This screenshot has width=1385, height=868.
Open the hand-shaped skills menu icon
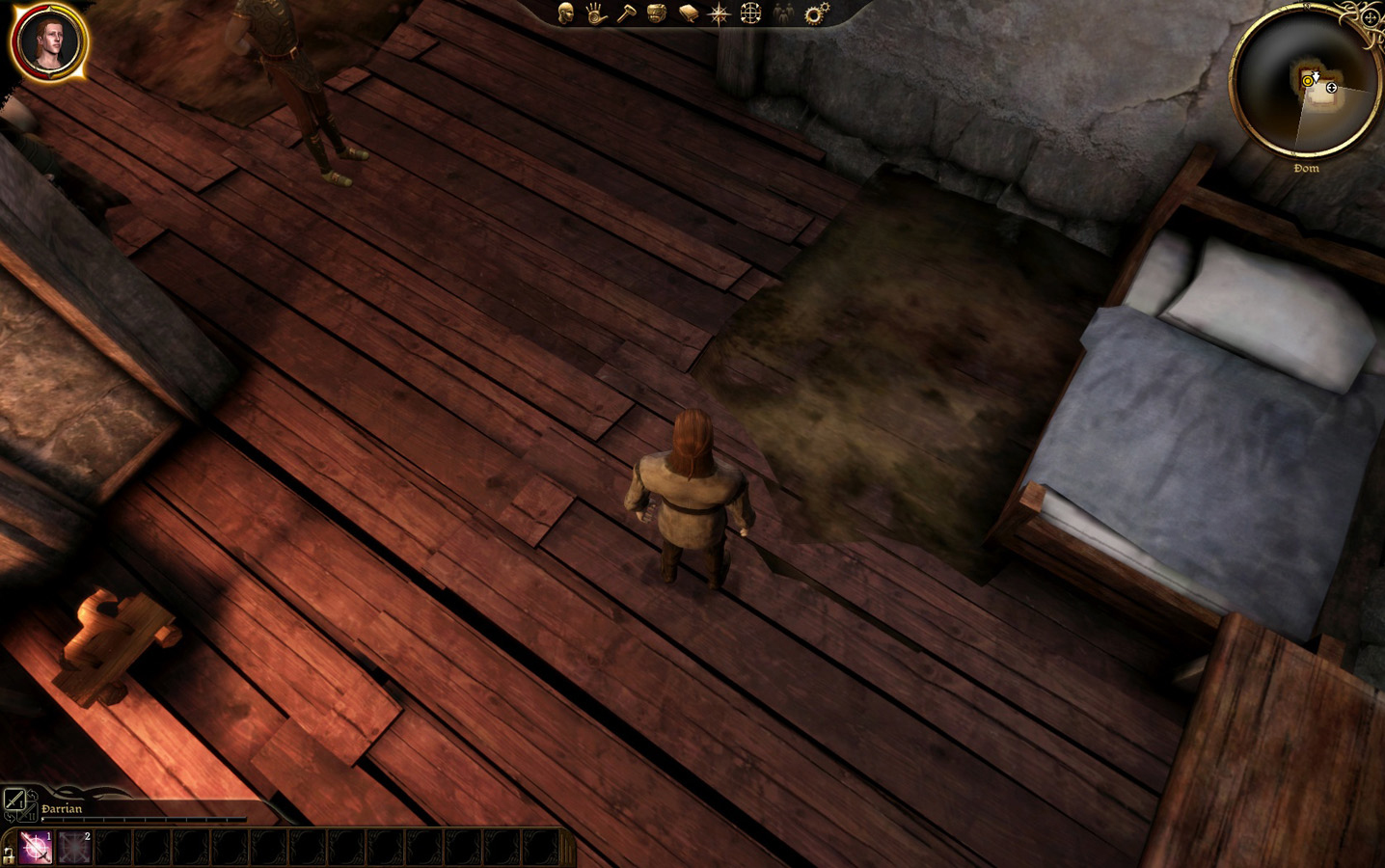click(x=596, y=14)
